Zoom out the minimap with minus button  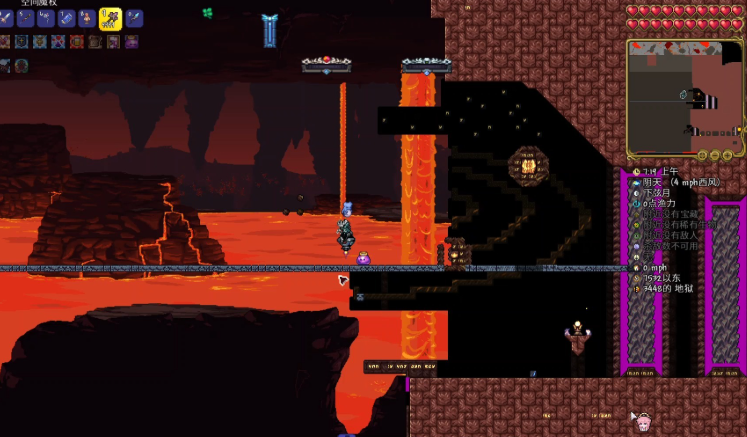click(716, 155)
